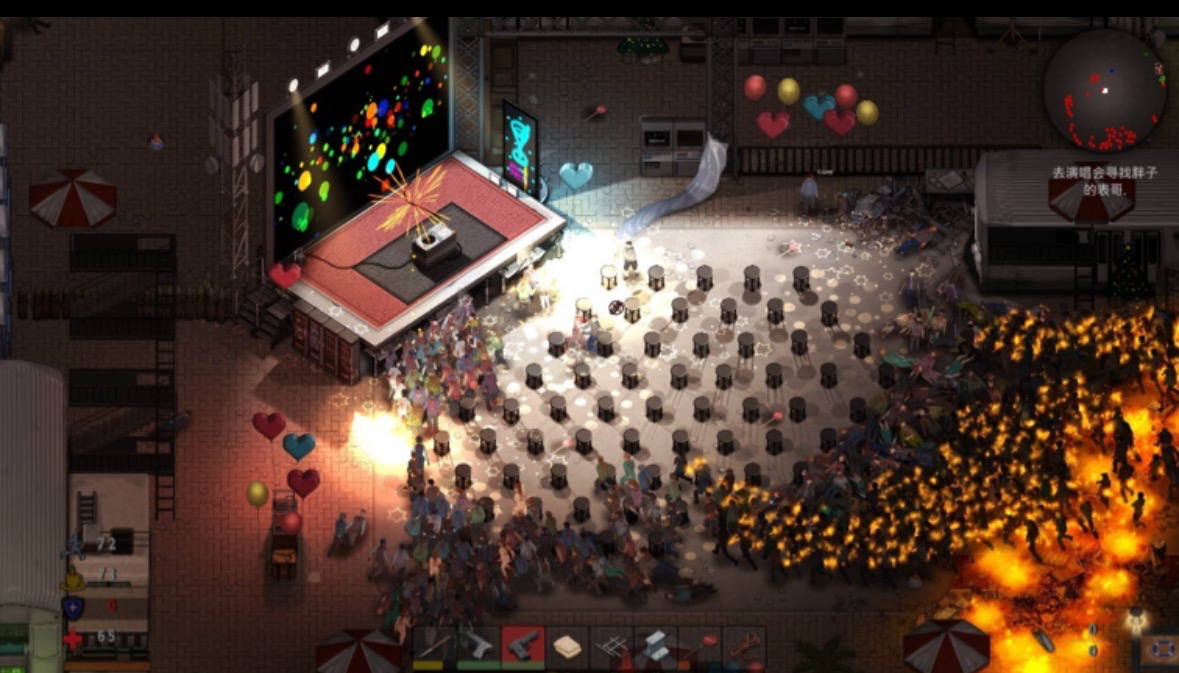Pick the barbed wire fence slot
This screenshot has height=673, width=1179.
tap(611, 646)
